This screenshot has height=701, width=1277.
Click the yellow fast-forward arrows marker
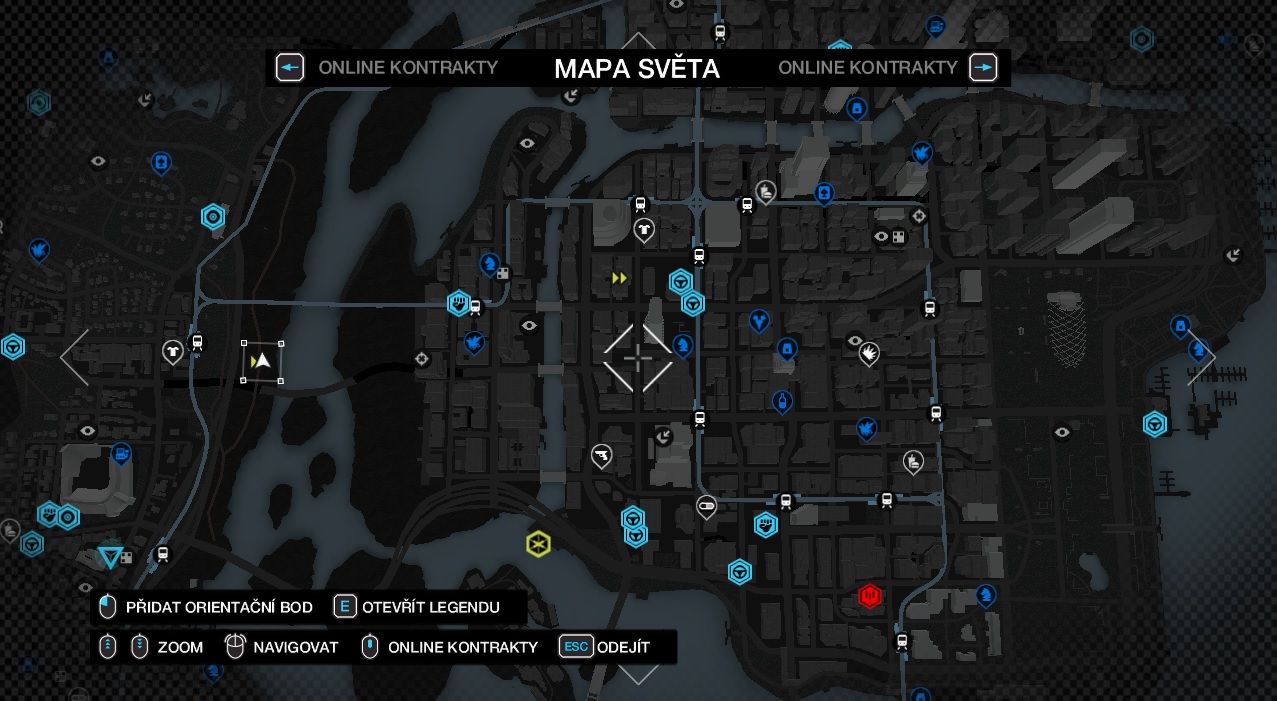pos(619,278)
